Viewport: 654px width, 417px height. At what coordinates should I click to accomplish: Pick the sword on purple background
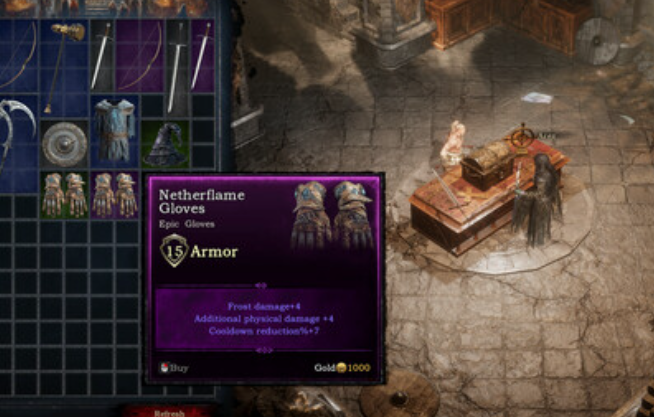click(201, 57)
